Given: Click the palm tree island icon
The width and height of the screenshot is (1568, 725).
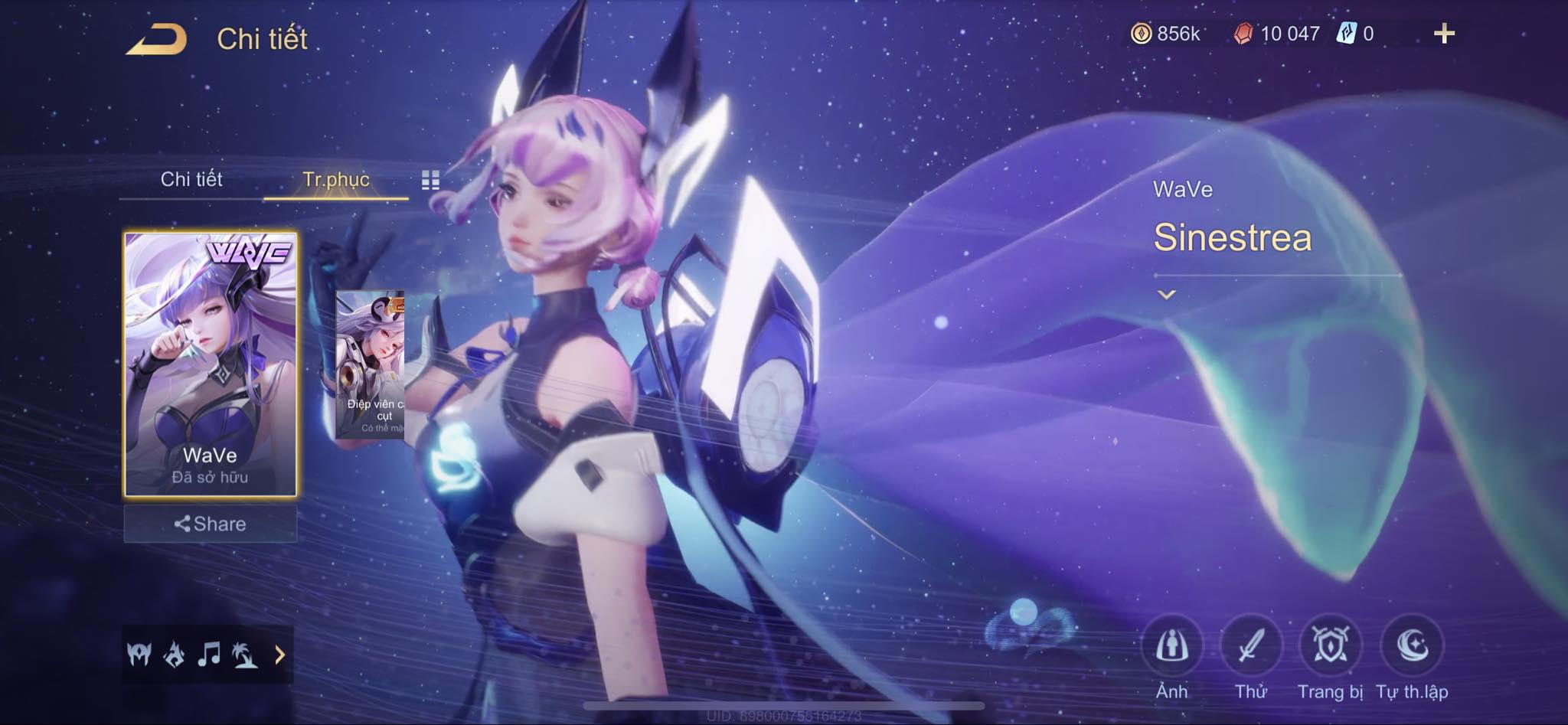Looking at the screenshot, I should (245, 655).
